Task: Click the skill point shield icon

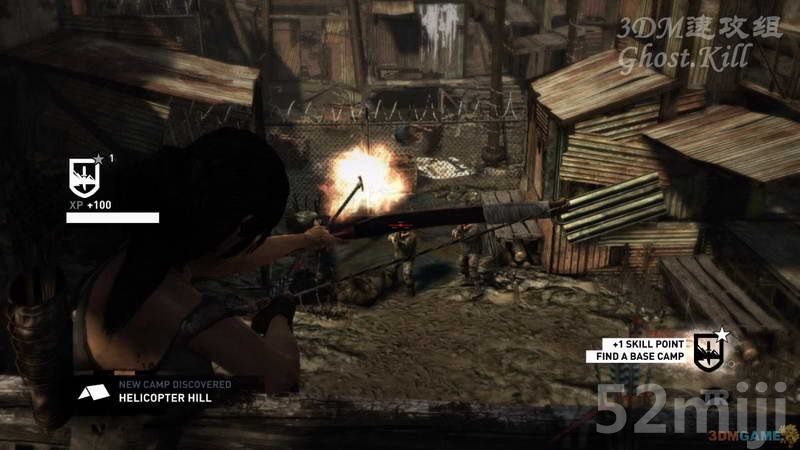Action: tap(708, 349)
